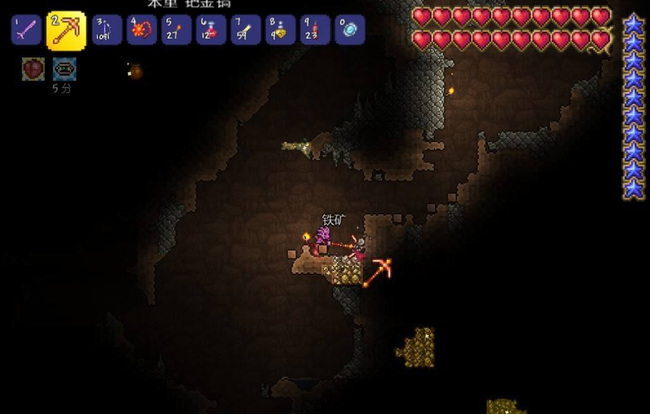This screenshot has height=414, width=650.
Task: Pick the hotbar slot 5 item stack of 27
Action: click(176, 30)
